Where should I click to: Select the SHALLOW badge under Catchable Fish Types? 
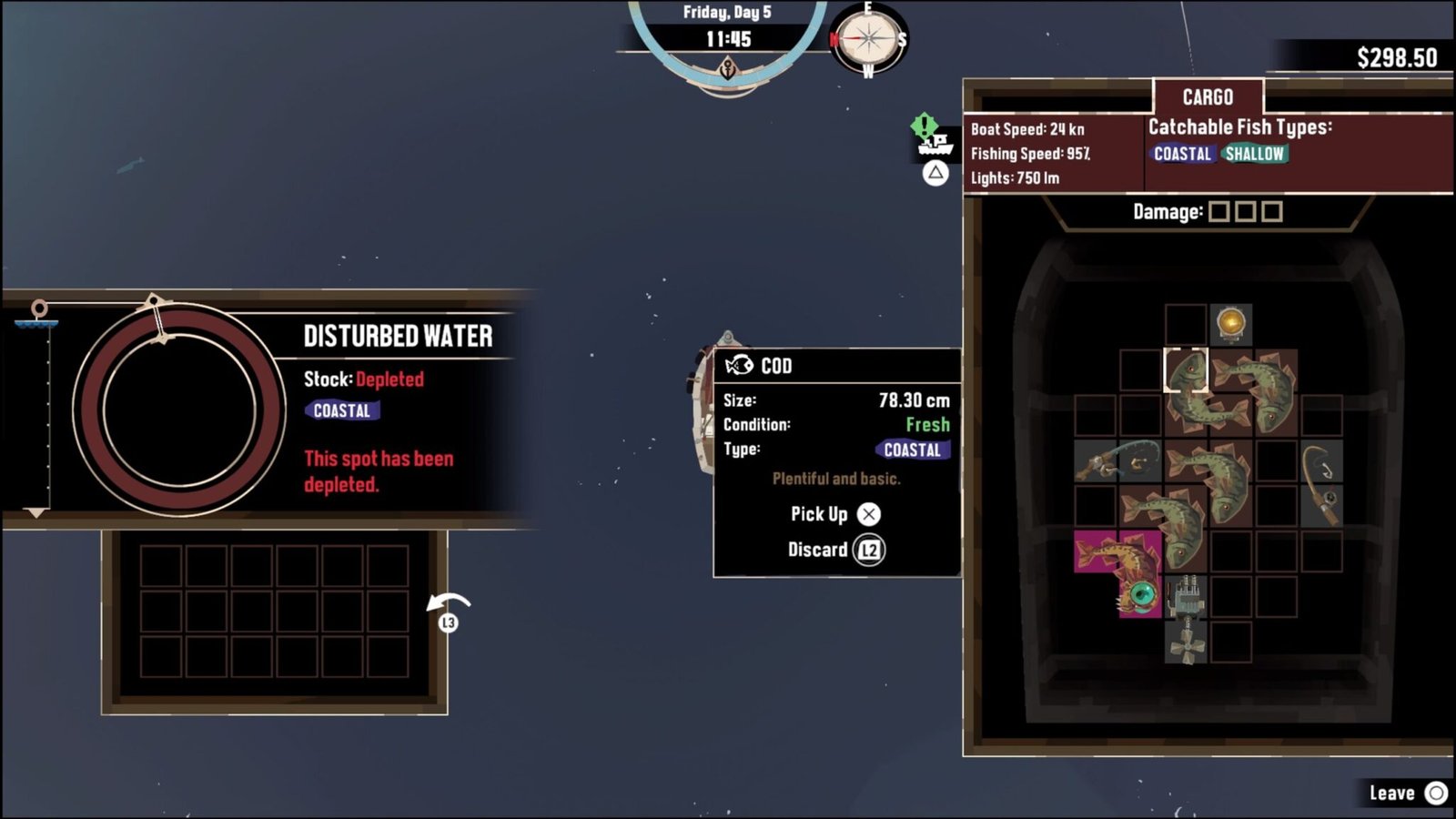point(1256,155)
